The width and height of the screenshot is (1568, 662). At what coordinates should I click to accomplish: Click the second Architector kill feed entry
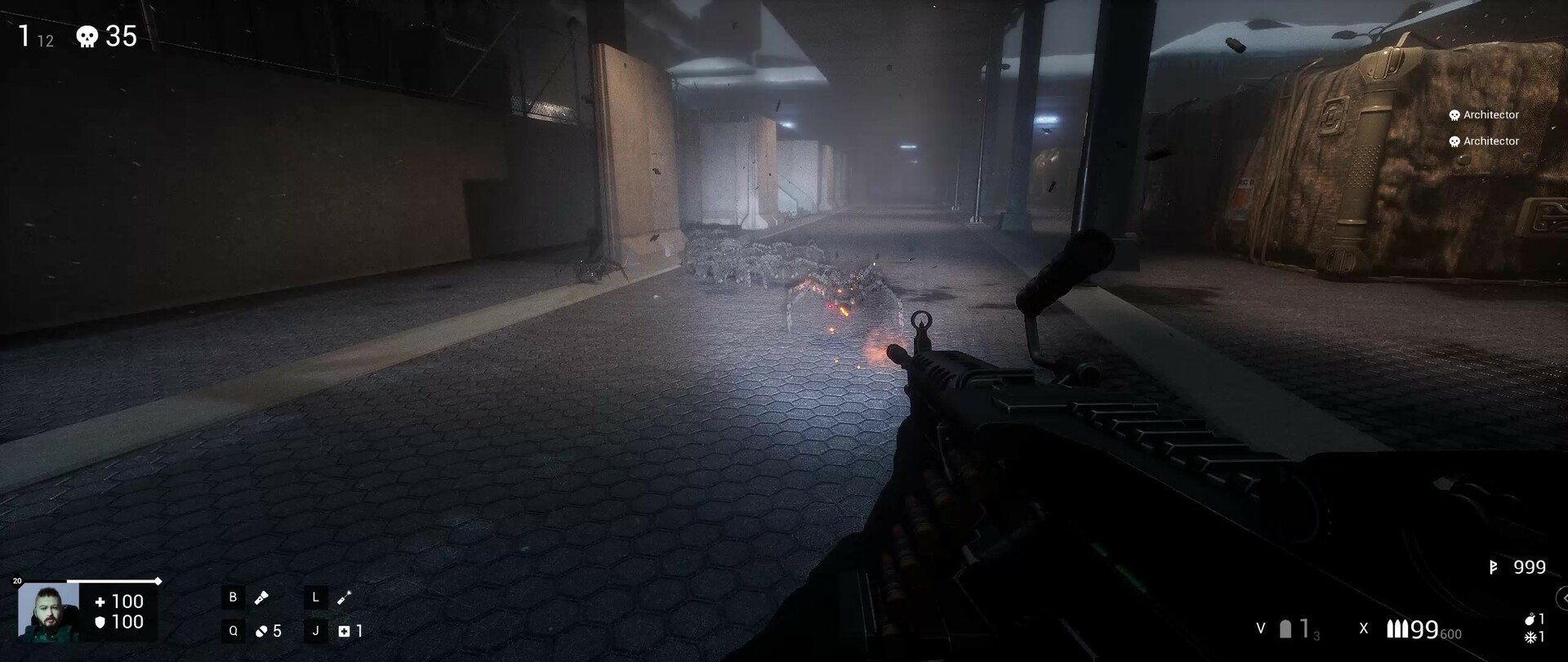(x=1483, y=141)
